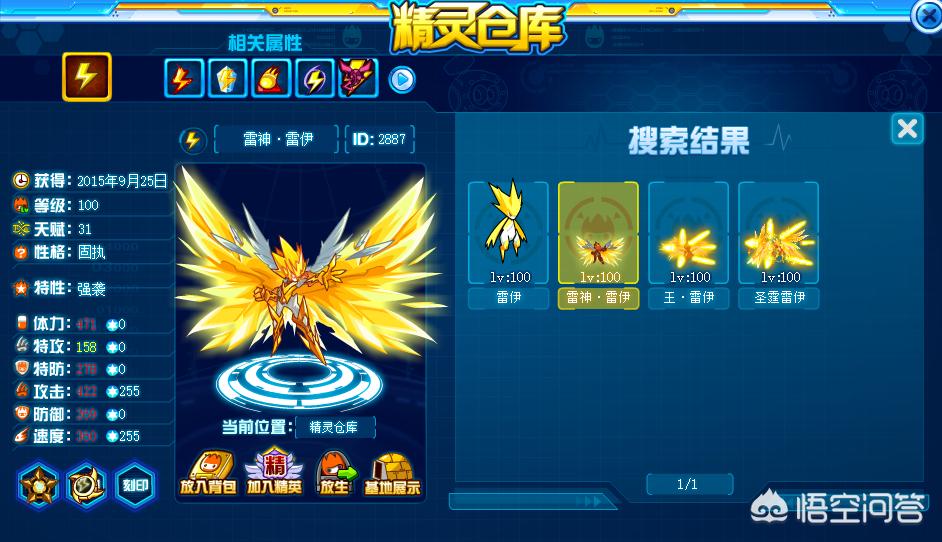Viewport: 942px width, 542px height.
Task: Choose the red lightning bolt attribute icon
Action: 182,79
